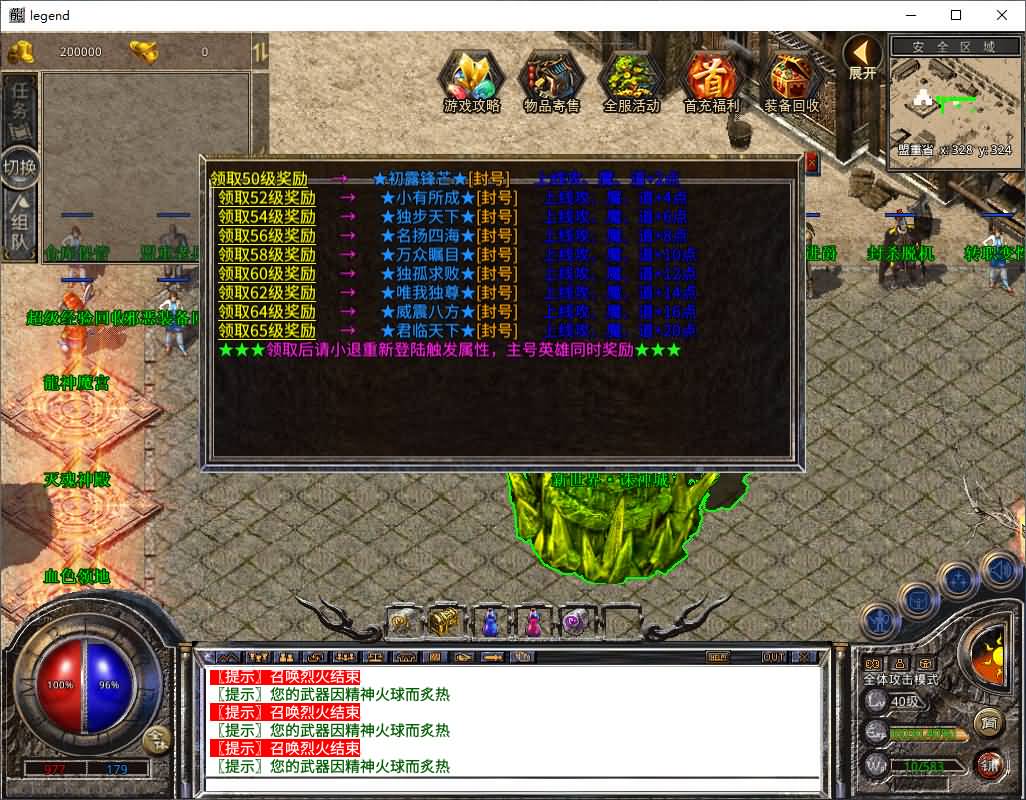Viewport: 1026px width, 800px height.
Task: Click the 展开 expand arrow button
Action: click(x=861, y=57)
